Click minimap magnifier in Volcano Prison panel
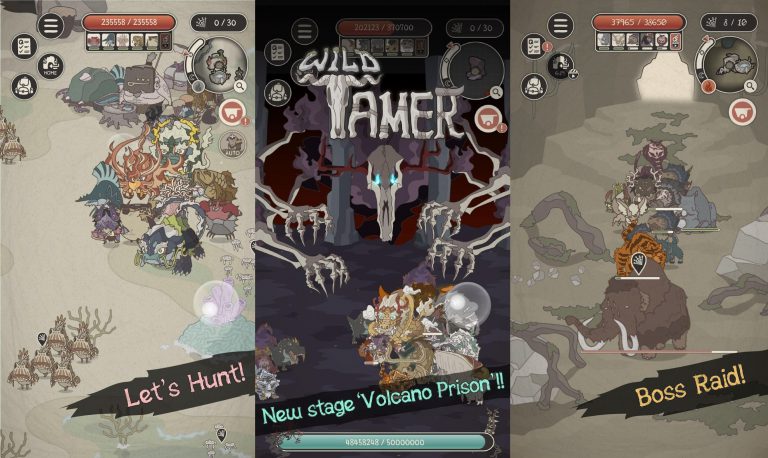This screenshot has width=768, height=458. pyautogui.click(x=496, y=93)
